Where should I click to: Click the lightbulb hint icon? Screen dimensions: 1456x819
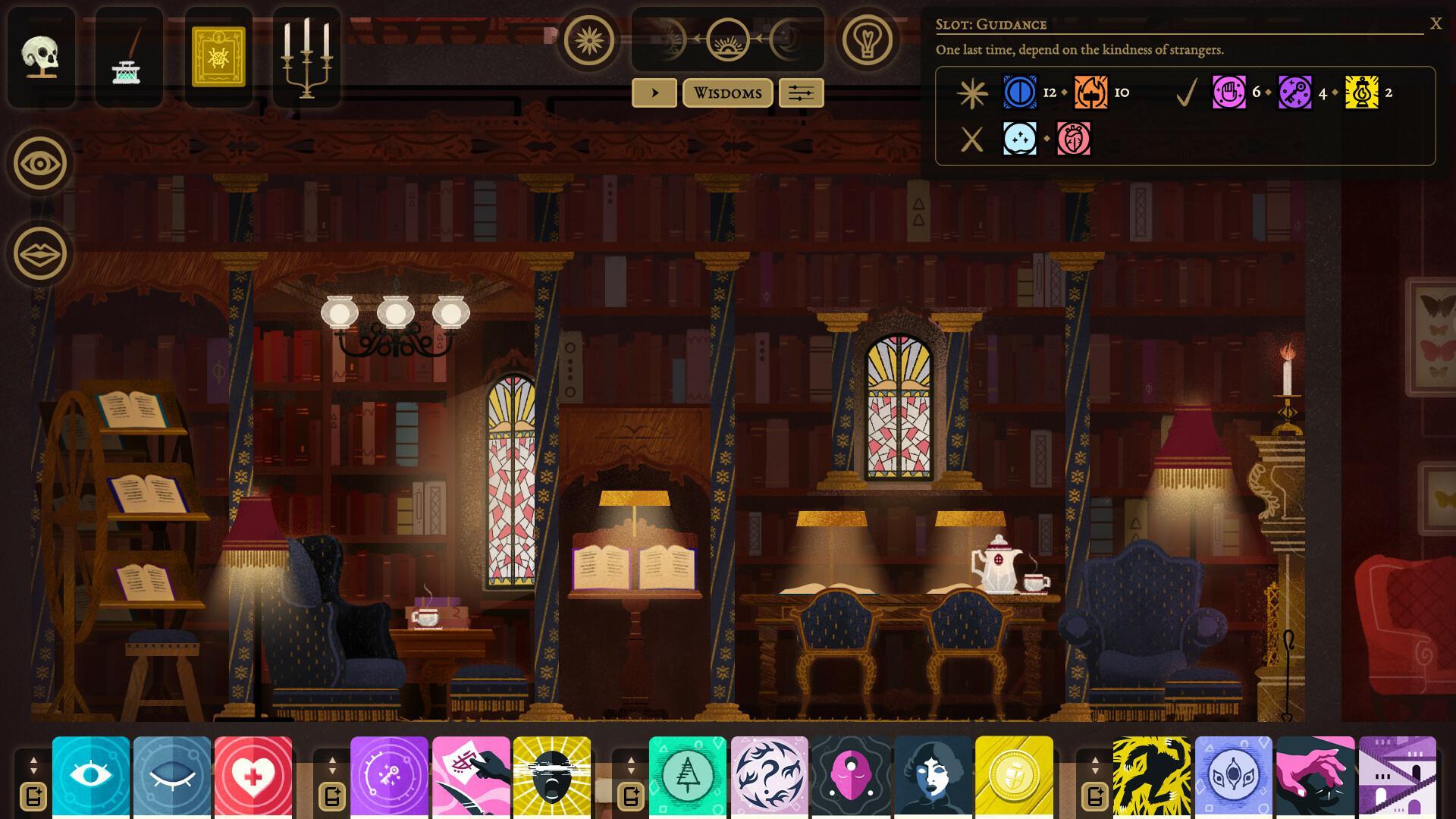tap(867, 39)
